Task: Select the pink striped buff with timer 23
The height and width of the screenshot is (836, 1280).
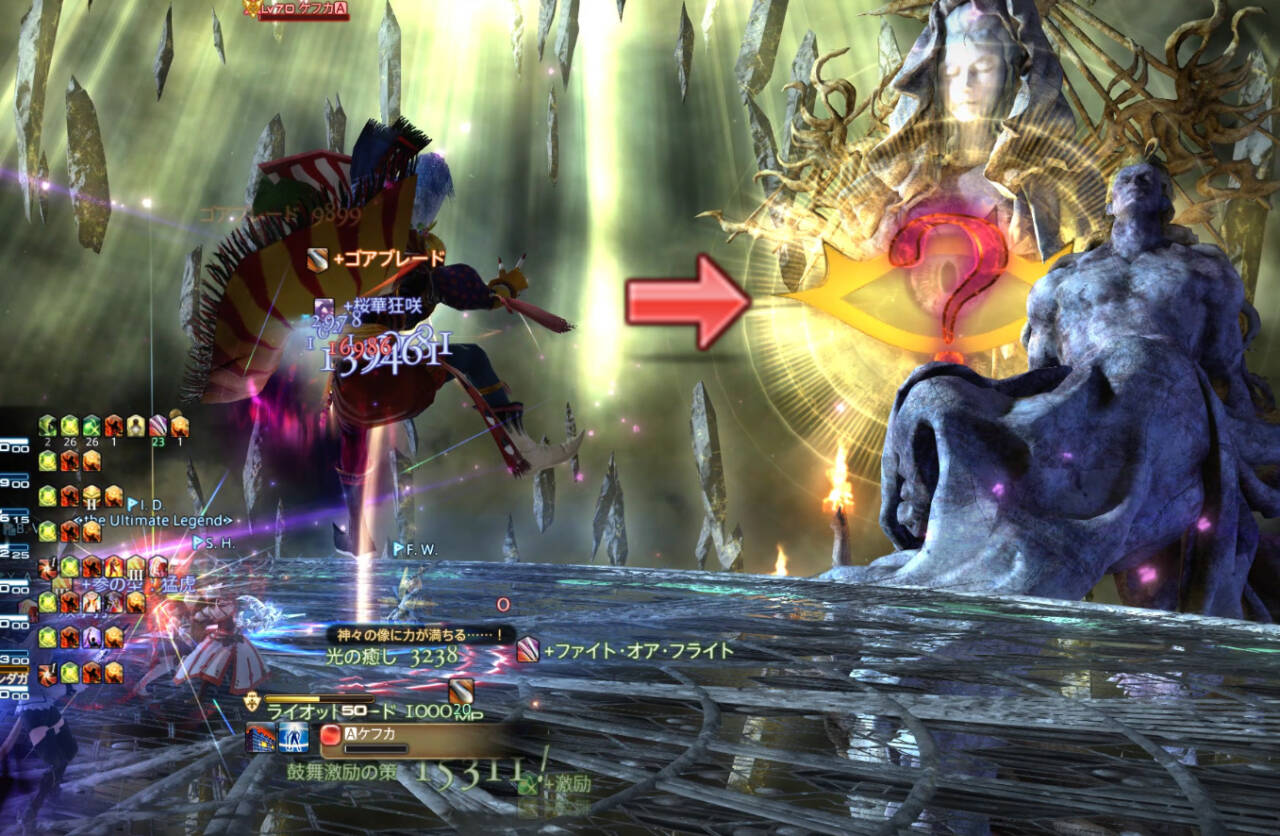Action: pyautogui.click(x=157, y=425)
